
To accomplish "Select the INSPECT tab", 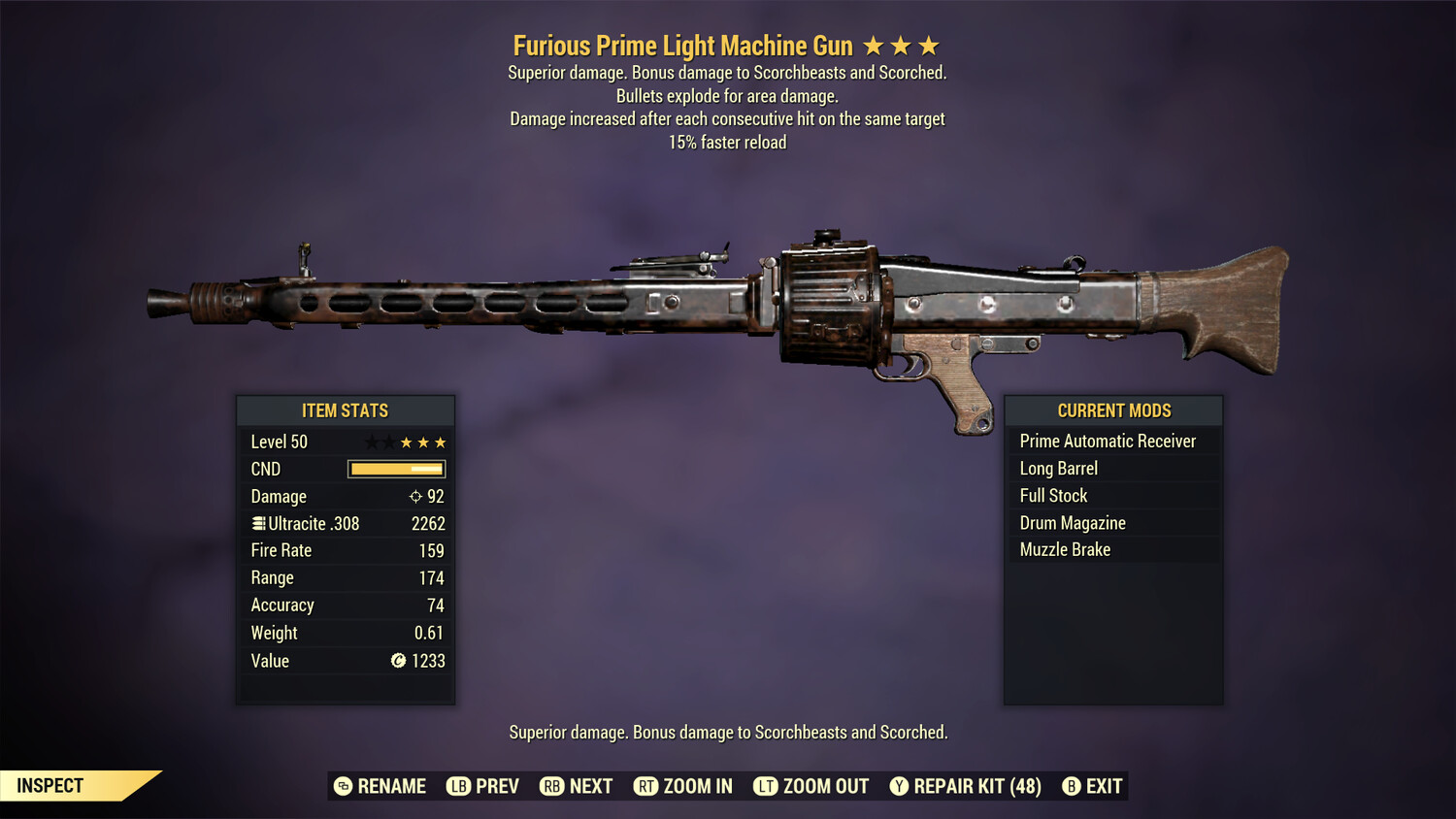I will point(50,785).
